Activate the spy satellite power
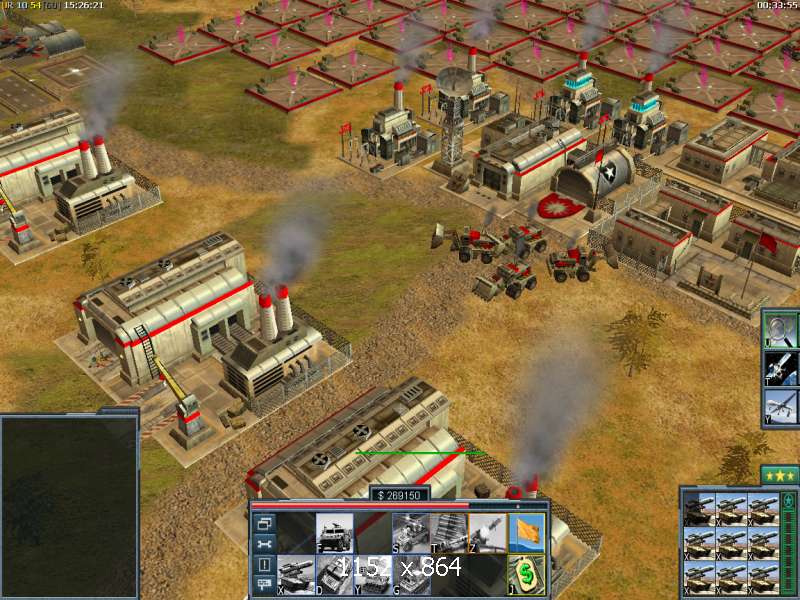The height and width of the screenshot is (600, 800). 781,367
